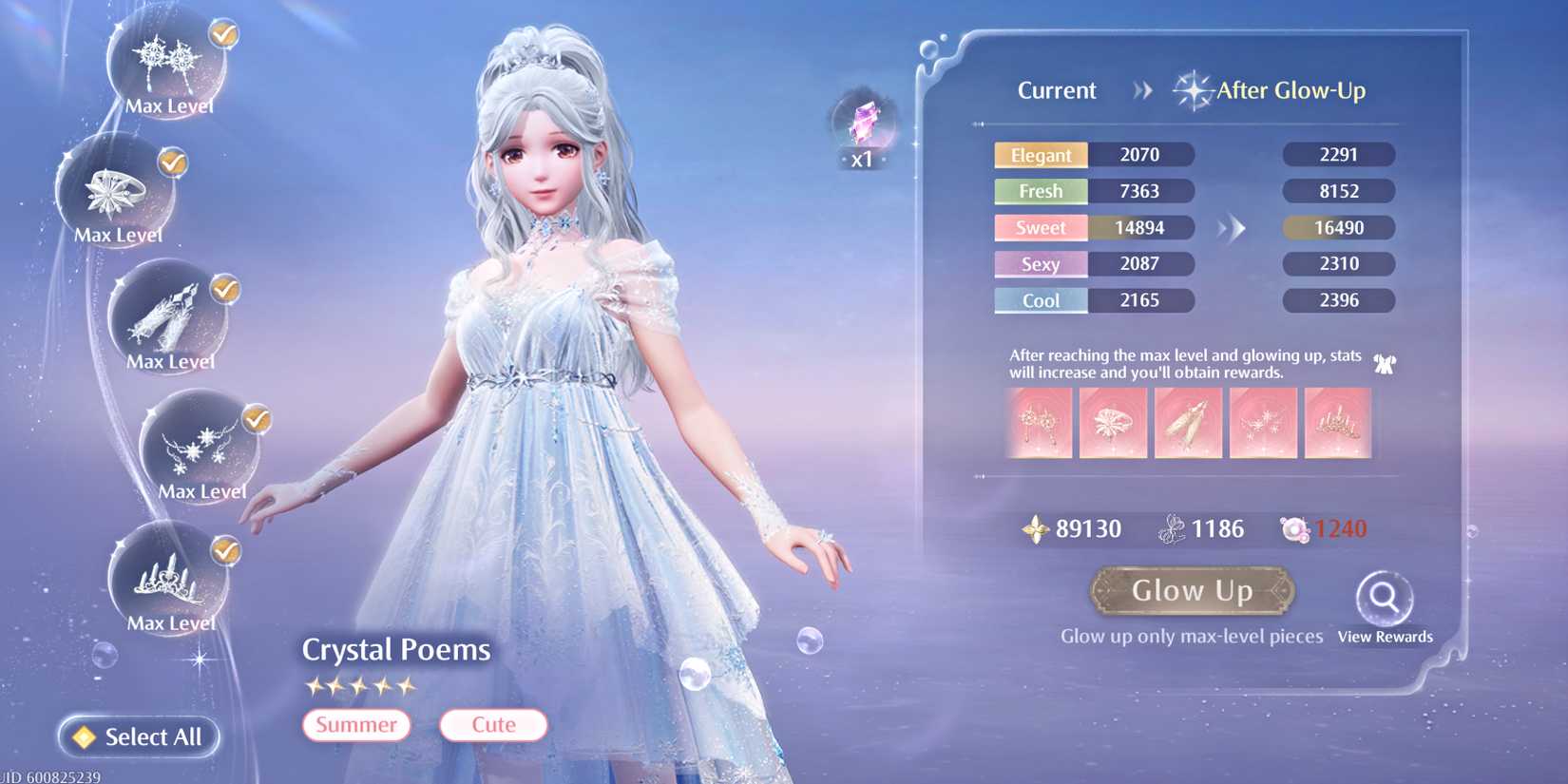The height and width of the screenshot is (784, 1568).
Task: View the tiara reward thumbnail
Action: point(1337,423)
